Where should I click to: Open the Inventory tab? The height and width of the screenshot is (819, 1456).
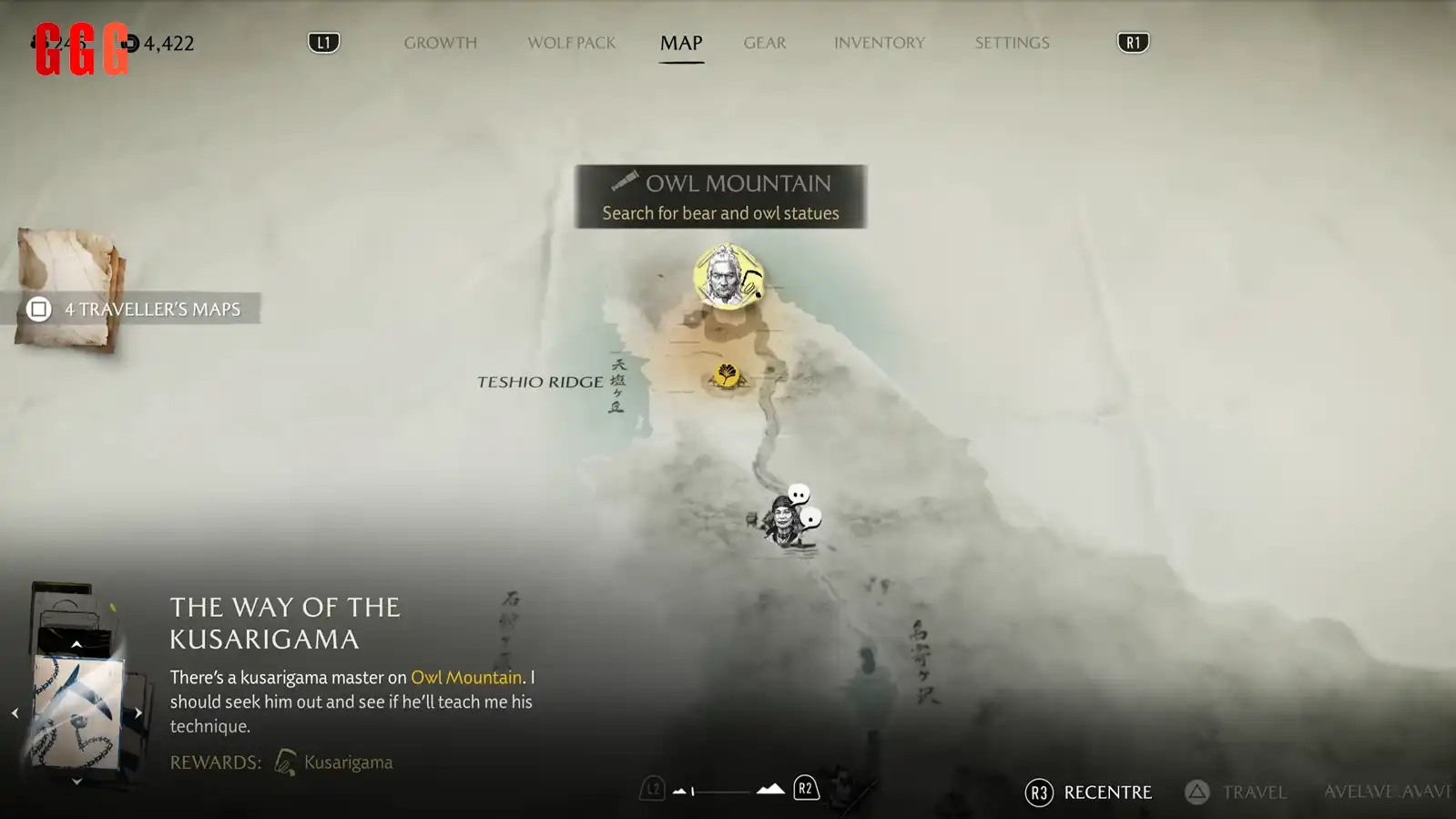(879, 43)
